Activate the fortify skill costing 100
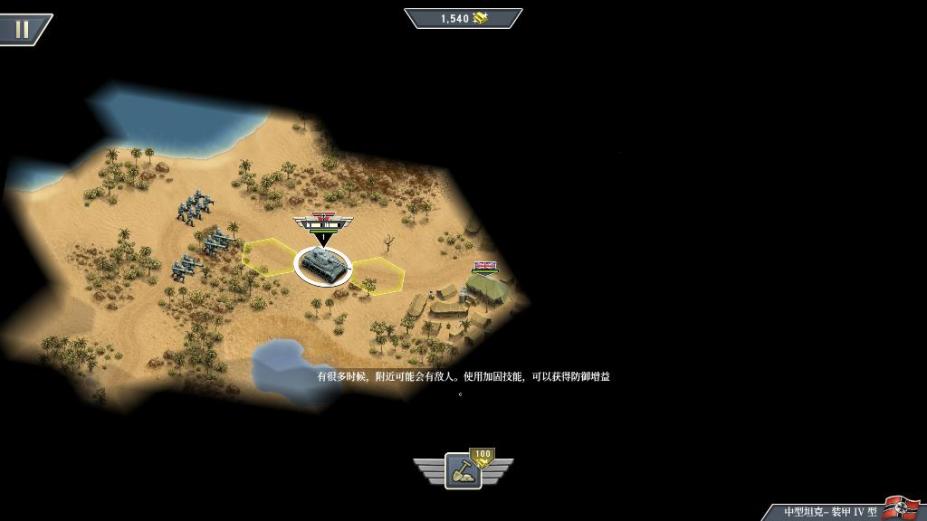Image resolution: width=927 pixels, height=521 pixels. coord(463,470)
